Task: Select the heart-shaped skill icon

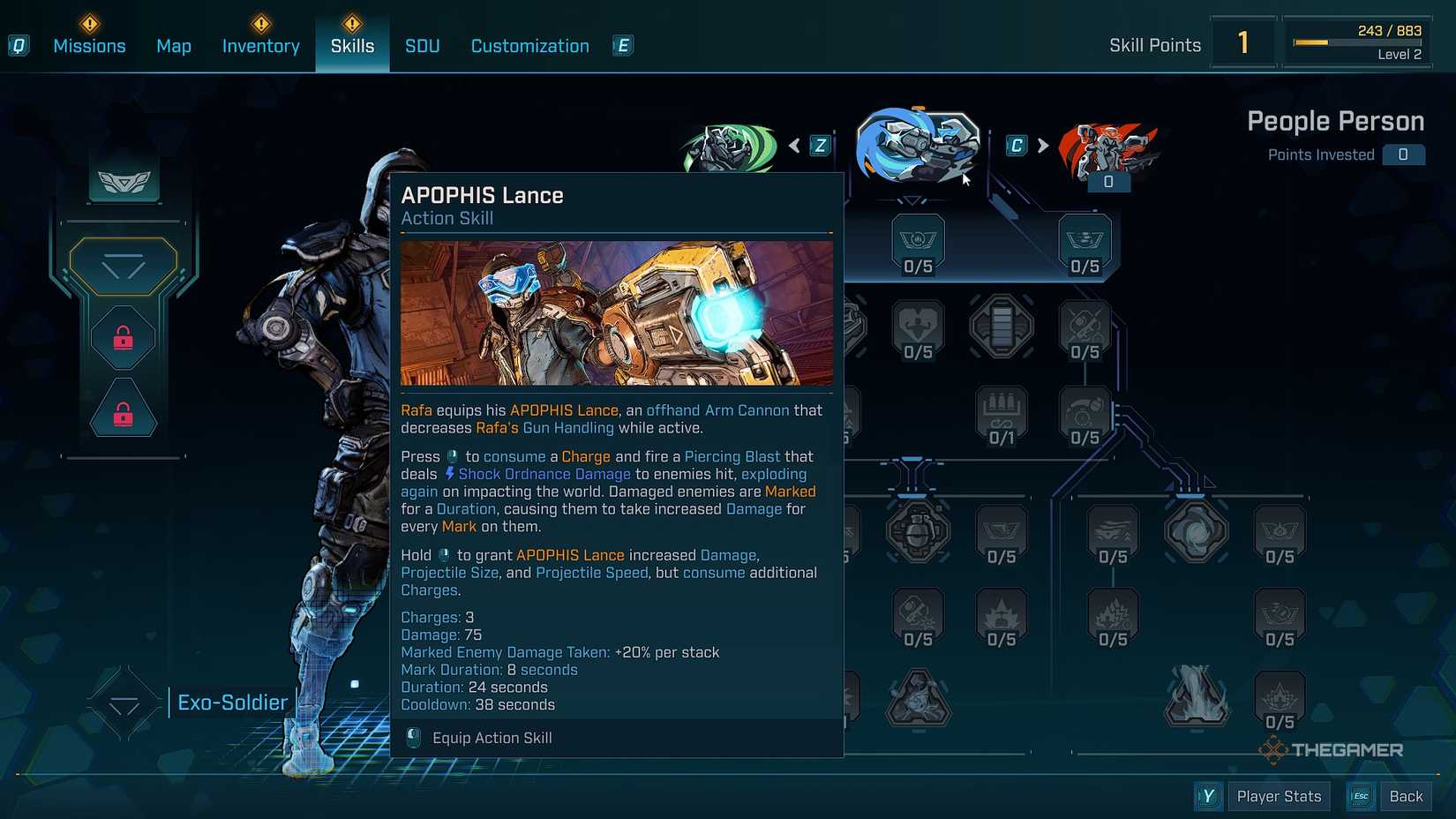Action: tap(918, 325)
